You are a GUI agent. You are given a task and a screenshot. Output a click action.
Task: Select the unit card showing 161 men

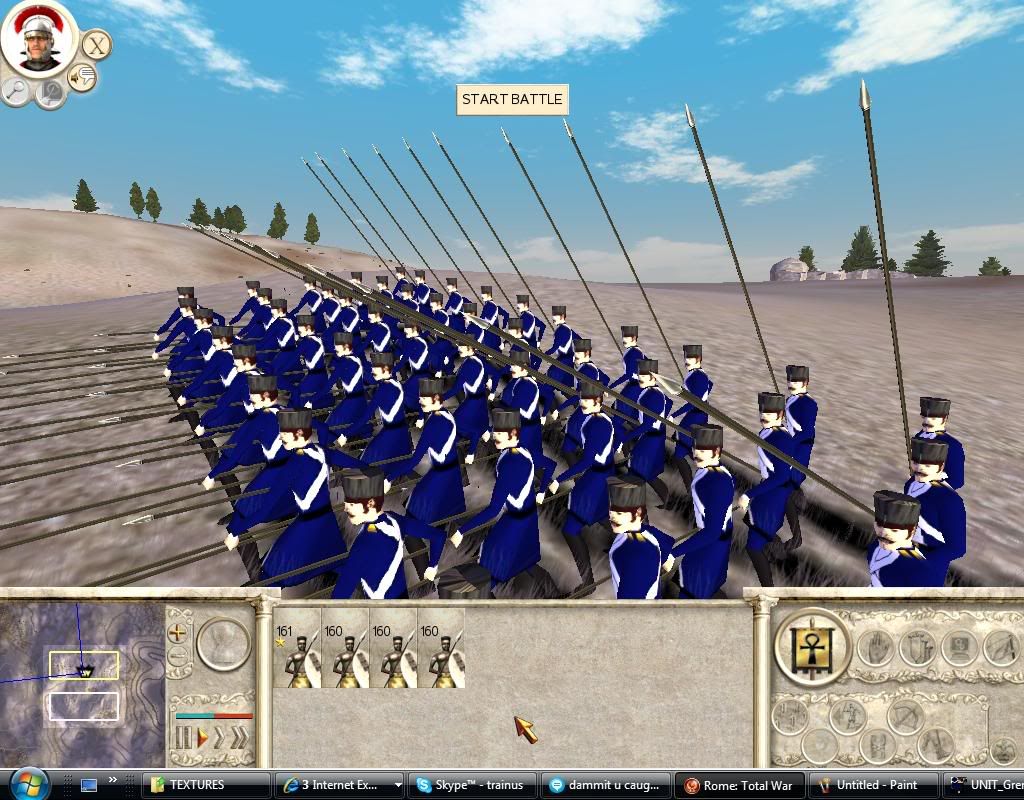point(297,649)
